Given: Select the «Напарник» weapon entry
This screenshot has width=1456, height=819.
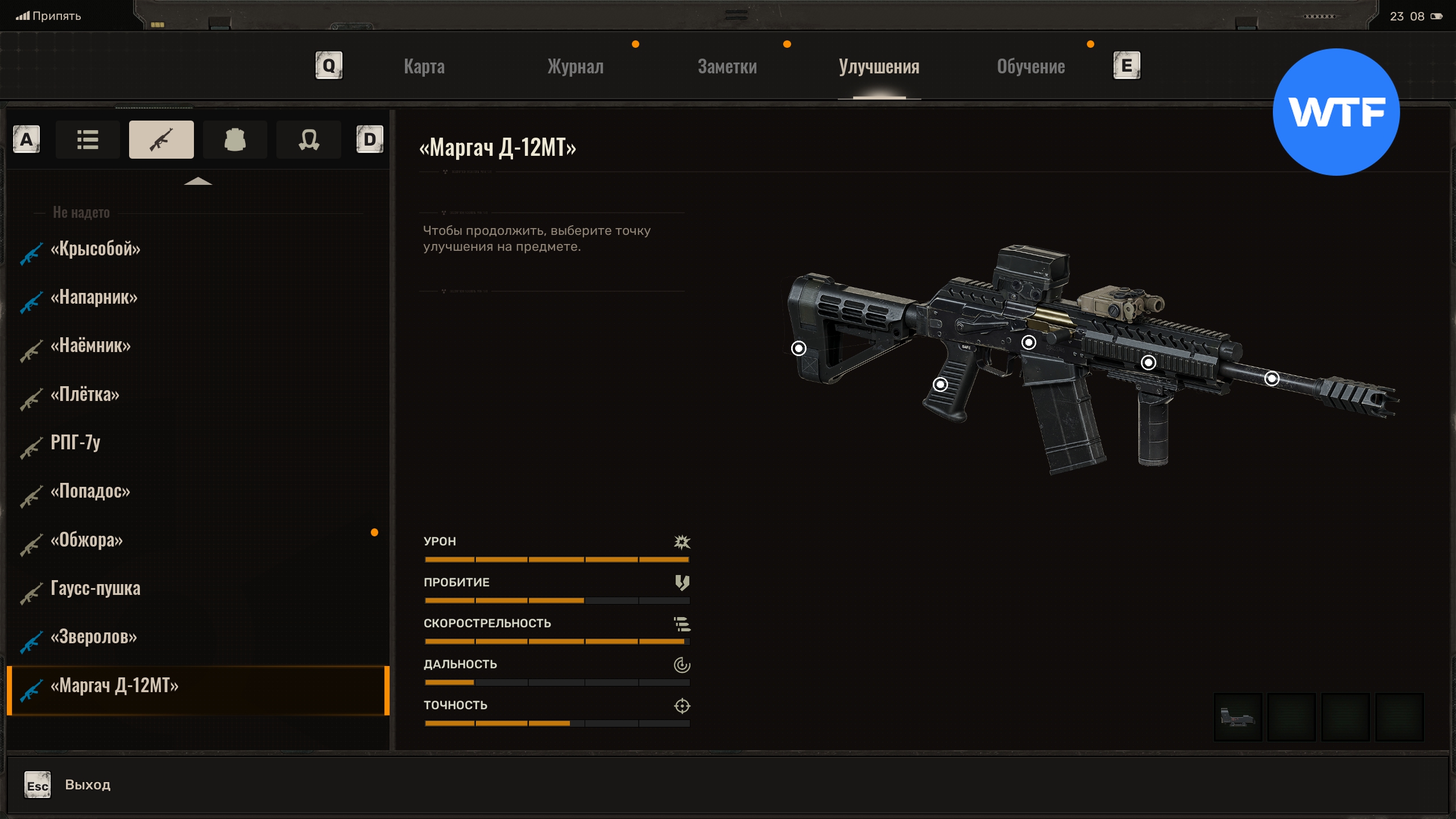Looking at the screenshot, I should coord(94,297).
